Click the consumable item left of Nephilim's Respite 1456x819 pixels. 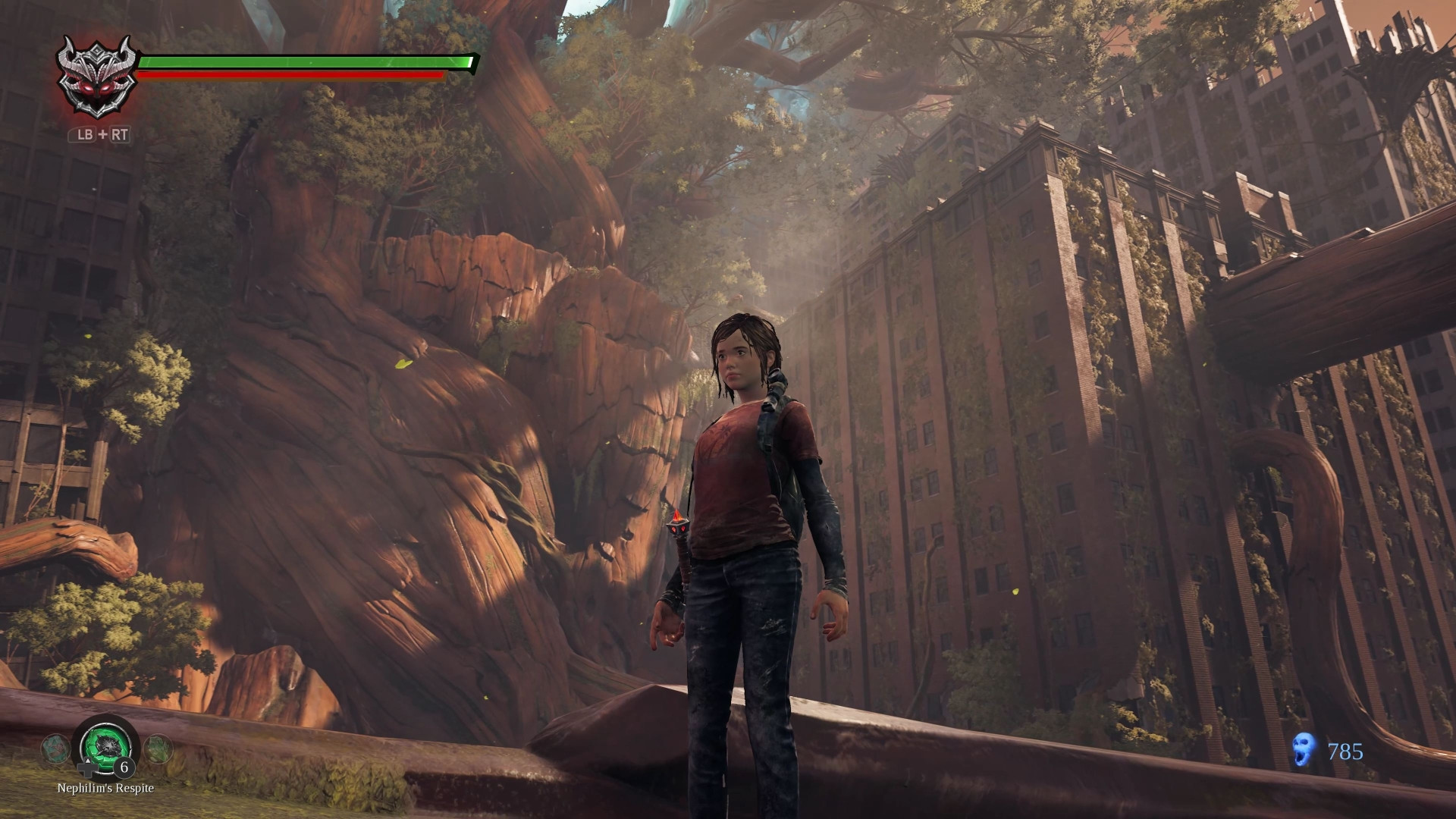pos(55,748)
